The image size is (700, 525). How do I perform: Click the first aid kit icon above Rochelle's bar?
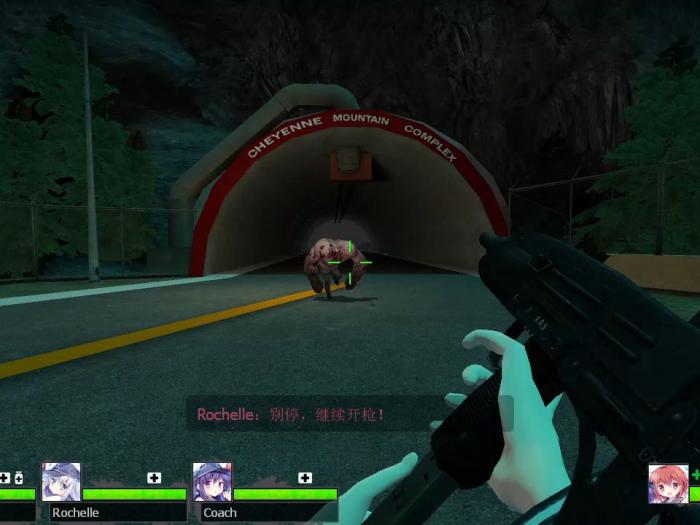click(154, 478)
